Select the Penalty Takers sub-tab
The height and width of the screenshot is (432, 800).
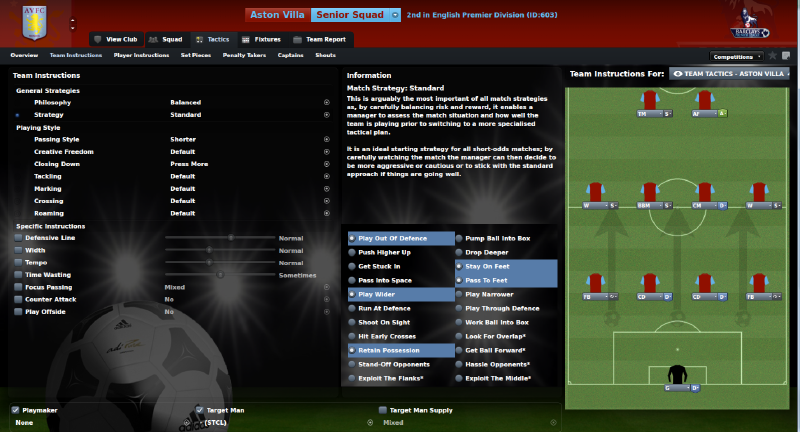(243, 55)
